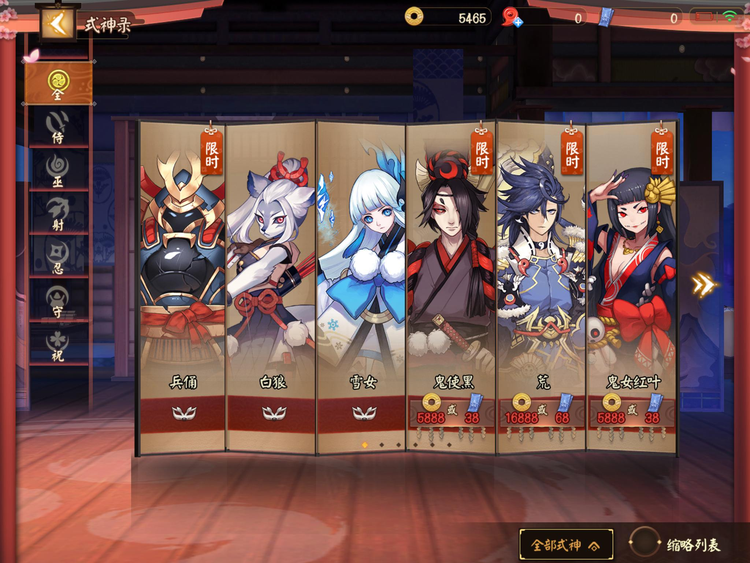Screen dimensions: 750x563
Task: Switch to the 忍 ninja category tab
Action: (58, 254)
